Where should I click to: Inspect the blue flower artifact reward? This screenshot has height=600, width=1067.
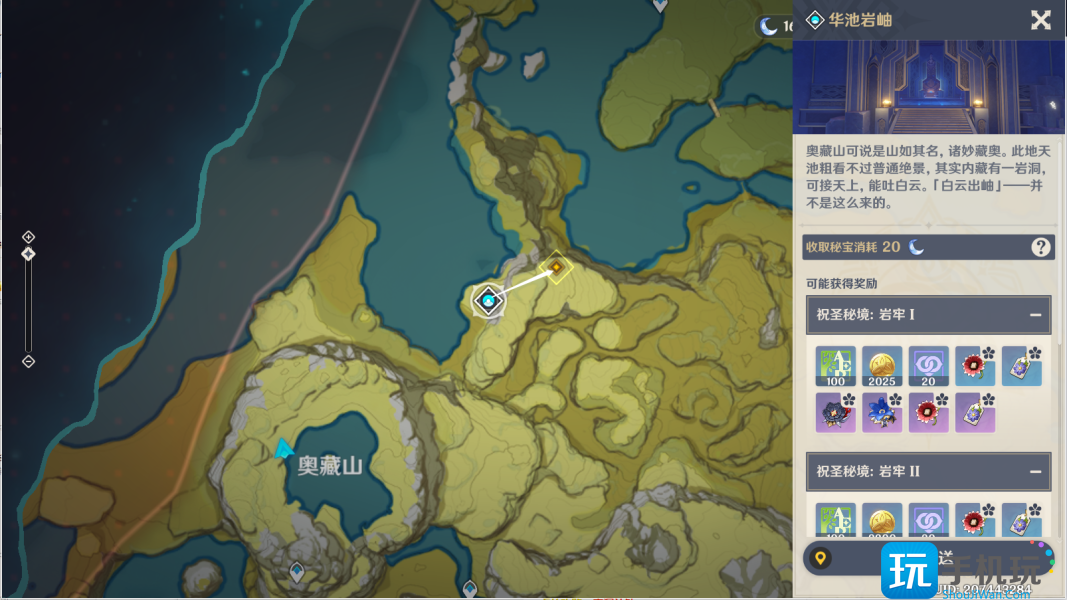(882, 412)
